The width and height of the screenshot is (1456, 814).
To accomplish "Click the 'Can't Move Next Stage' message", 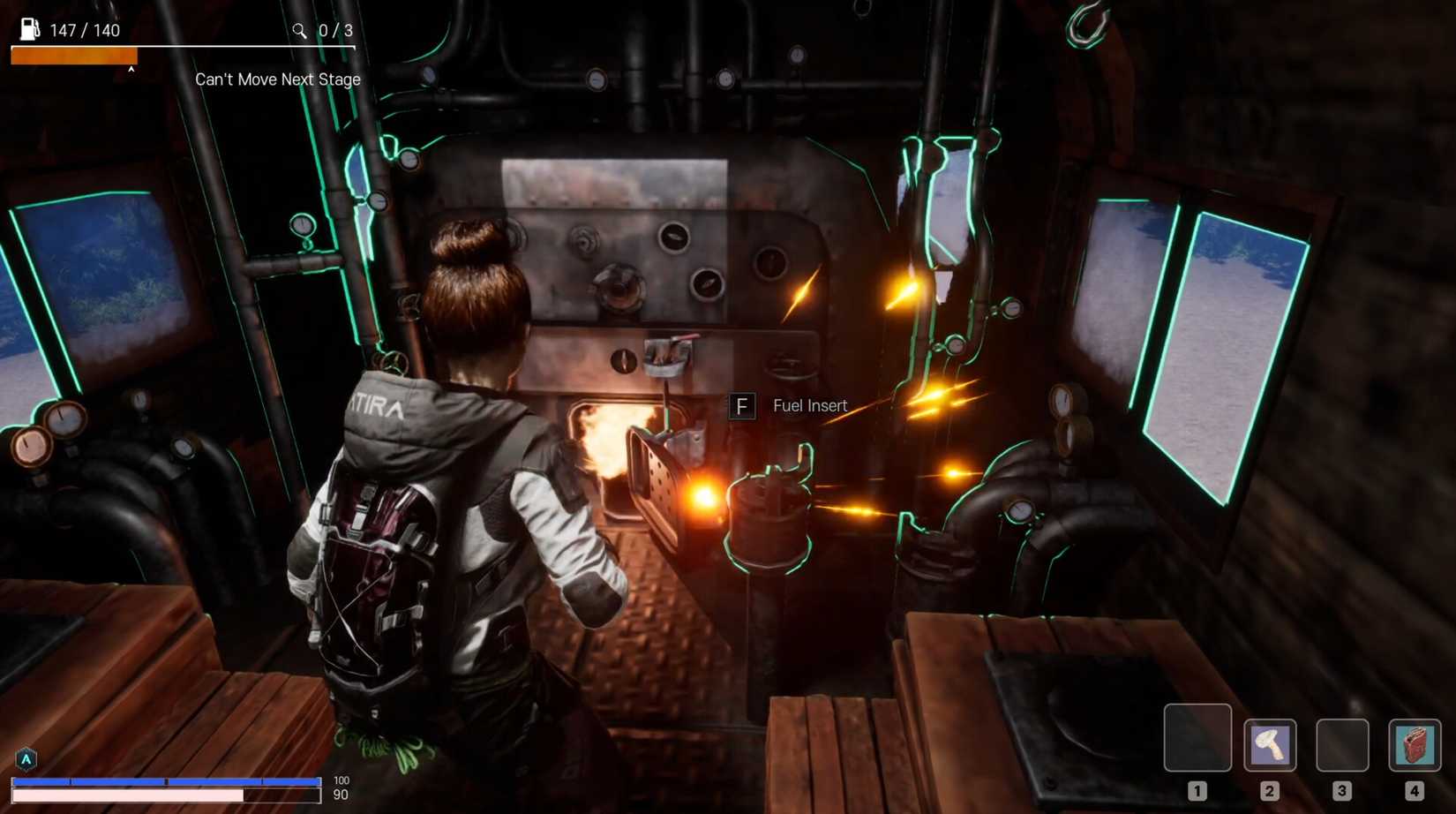I will (277, 79).
